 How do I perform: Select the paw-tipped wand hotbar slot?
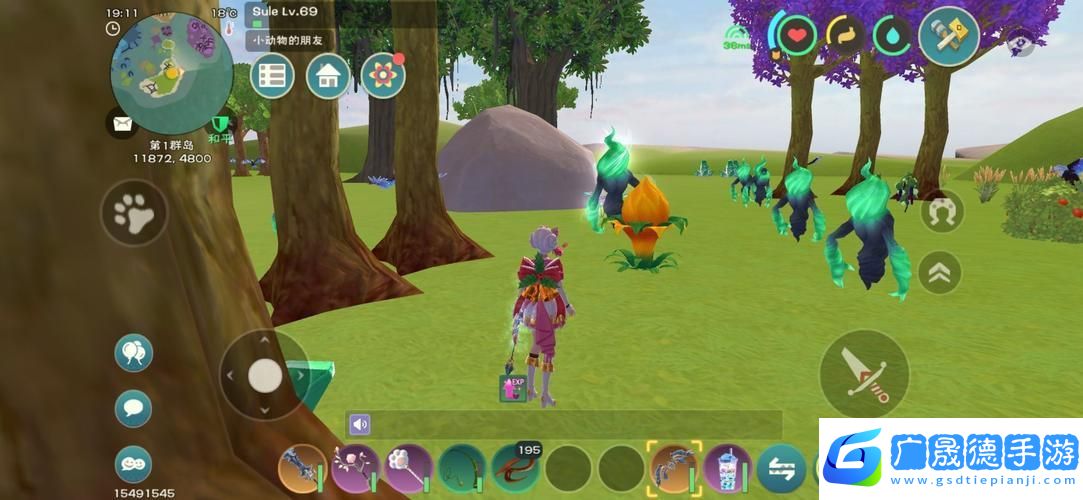[408, 468]
